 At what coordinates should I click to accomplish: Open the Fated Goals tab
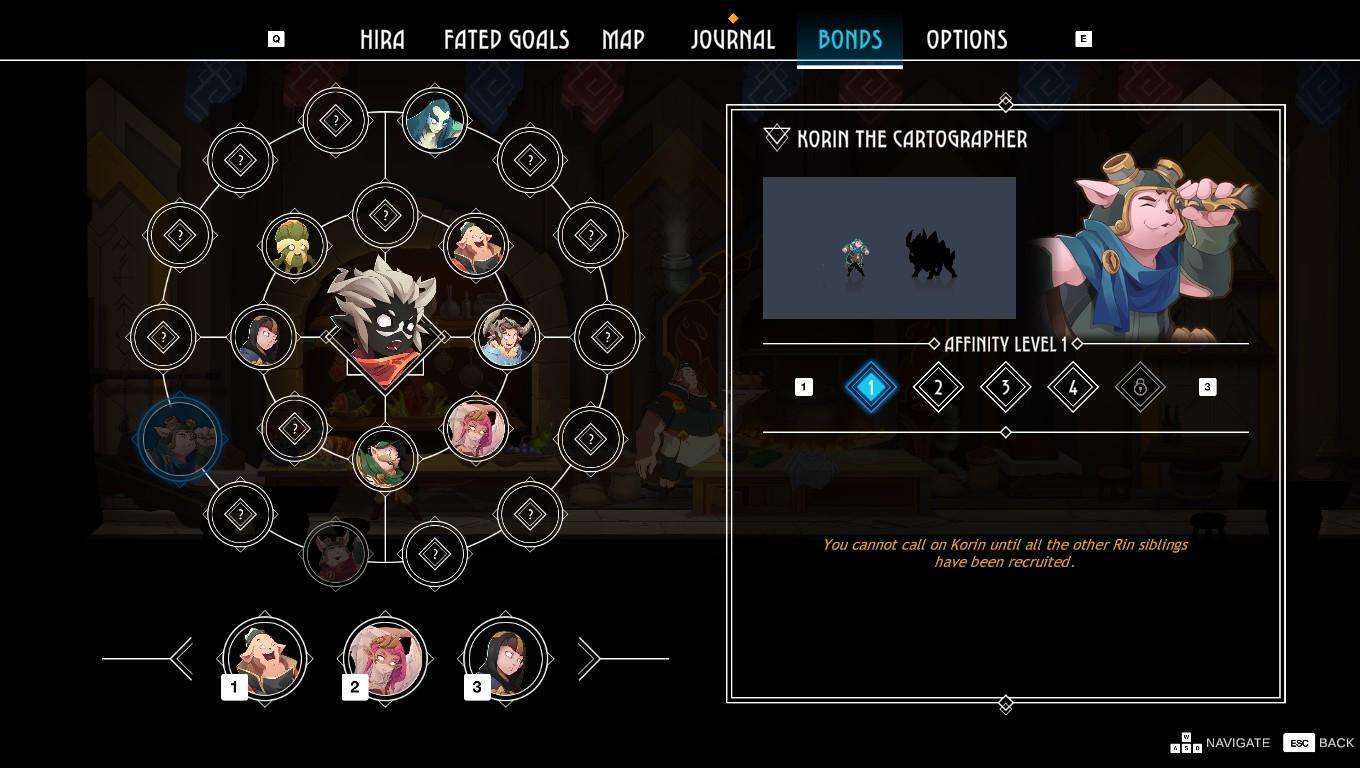pos(506,40)
